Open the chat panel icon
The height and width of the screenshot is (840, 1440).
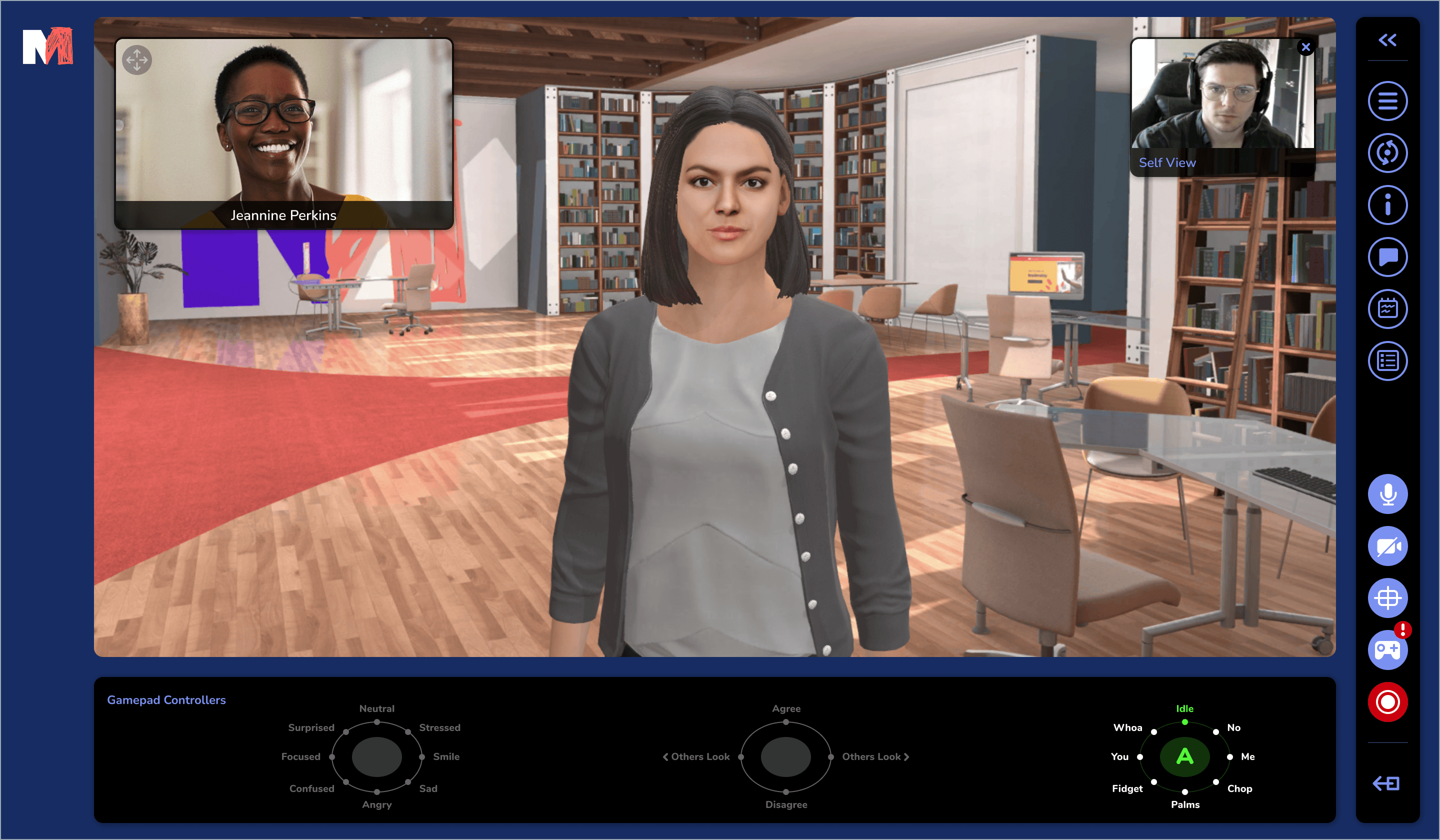[x=1387, y=257]
